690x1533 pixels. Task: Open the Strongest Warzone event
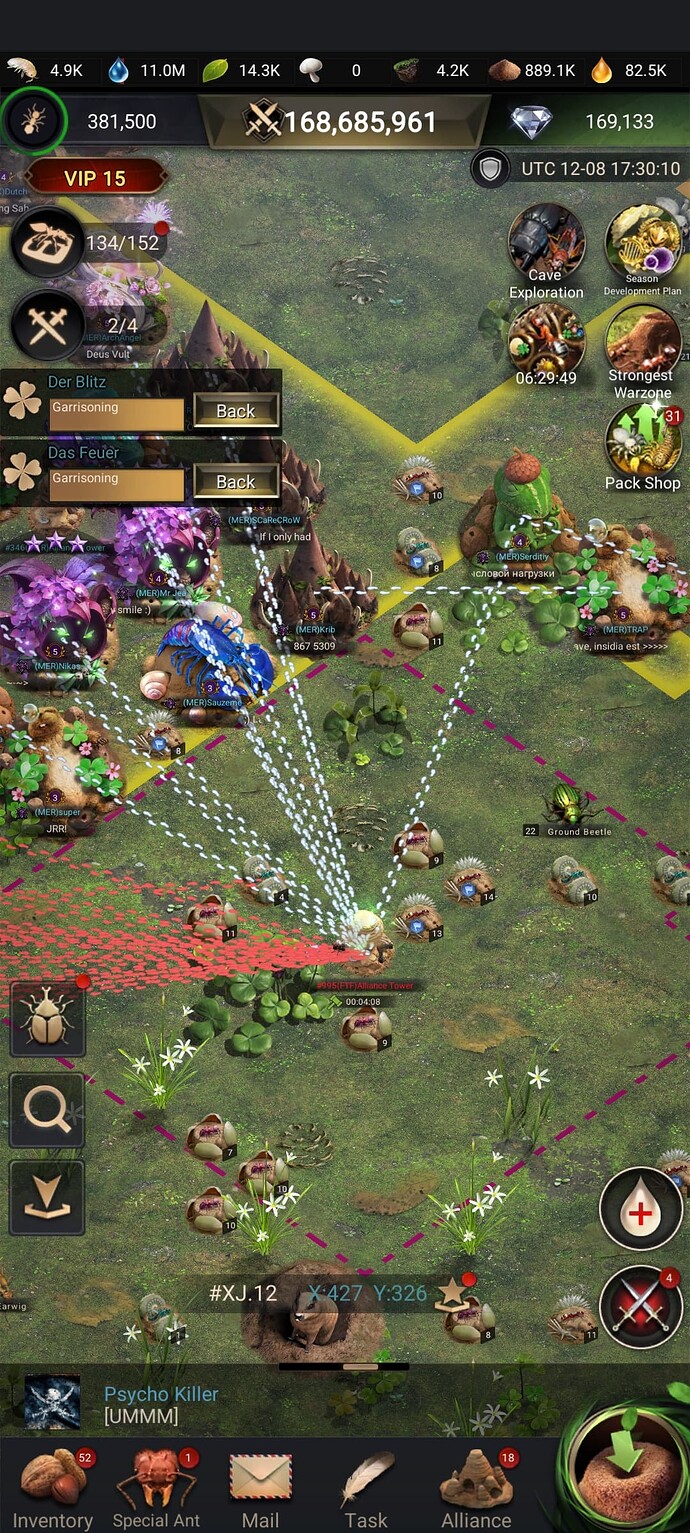[x=642, y=350]
